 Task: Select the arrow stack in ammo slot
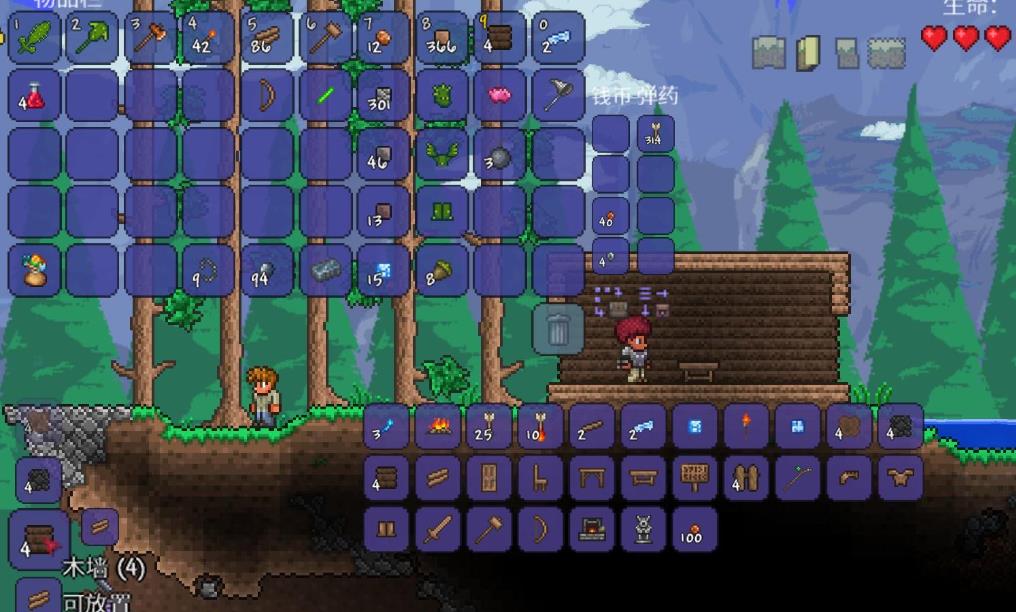[655, 134]
